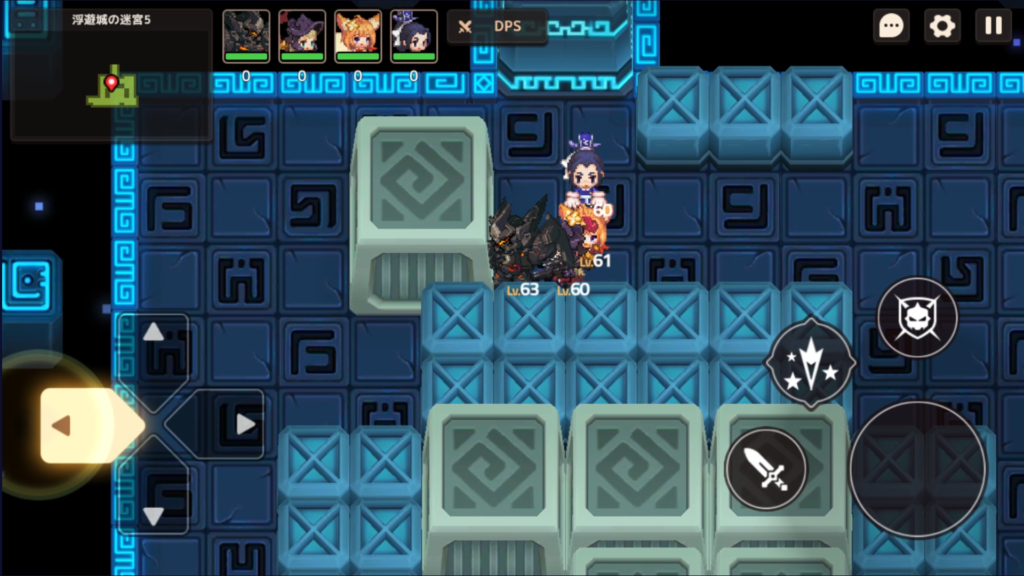Tap the up arrow on the D-pad
1024x576 pixels.
153,333
